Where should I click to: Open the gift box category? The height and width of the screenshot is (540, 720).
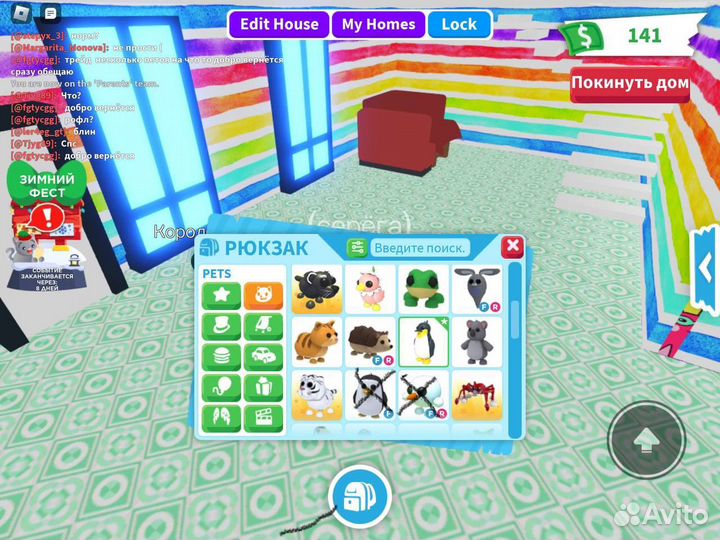coord(263,387)
